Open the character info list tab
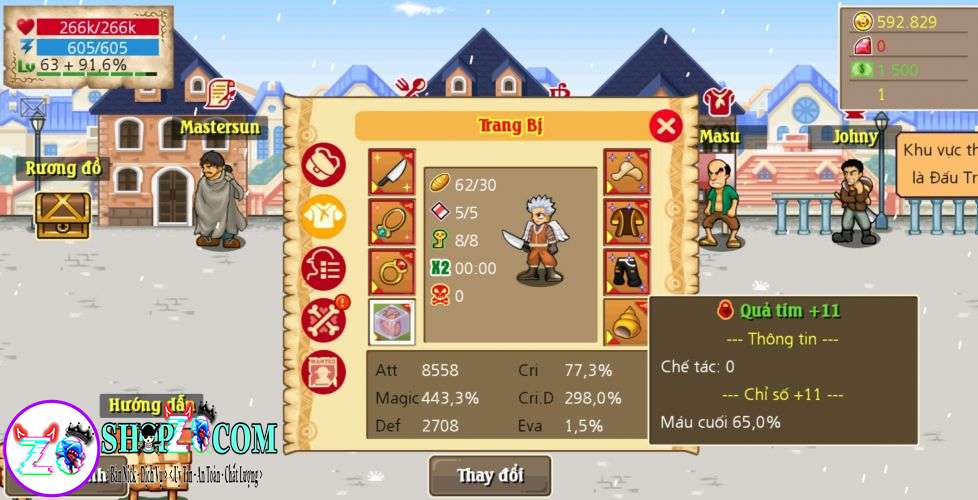Viewport: 978px width, 500px height. coord(323,268)
